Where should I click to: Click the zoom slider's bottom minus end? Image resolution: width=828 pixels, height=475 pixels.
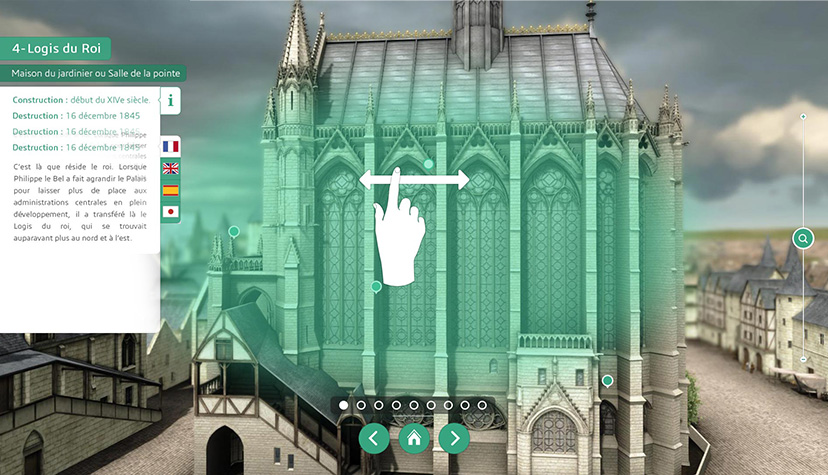(x=802, y=358)
